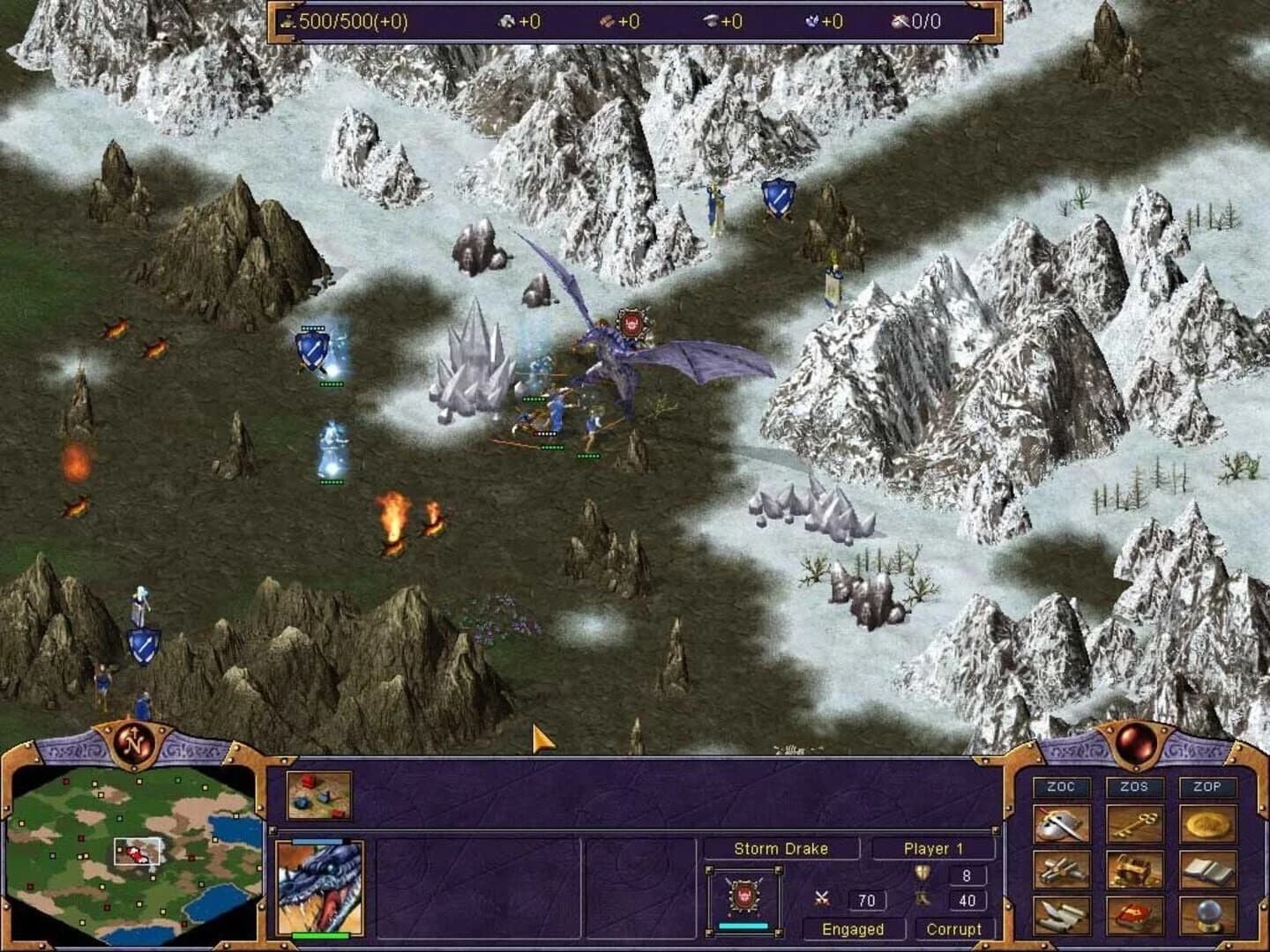Open the Player 1 name field

click(933, 848)
